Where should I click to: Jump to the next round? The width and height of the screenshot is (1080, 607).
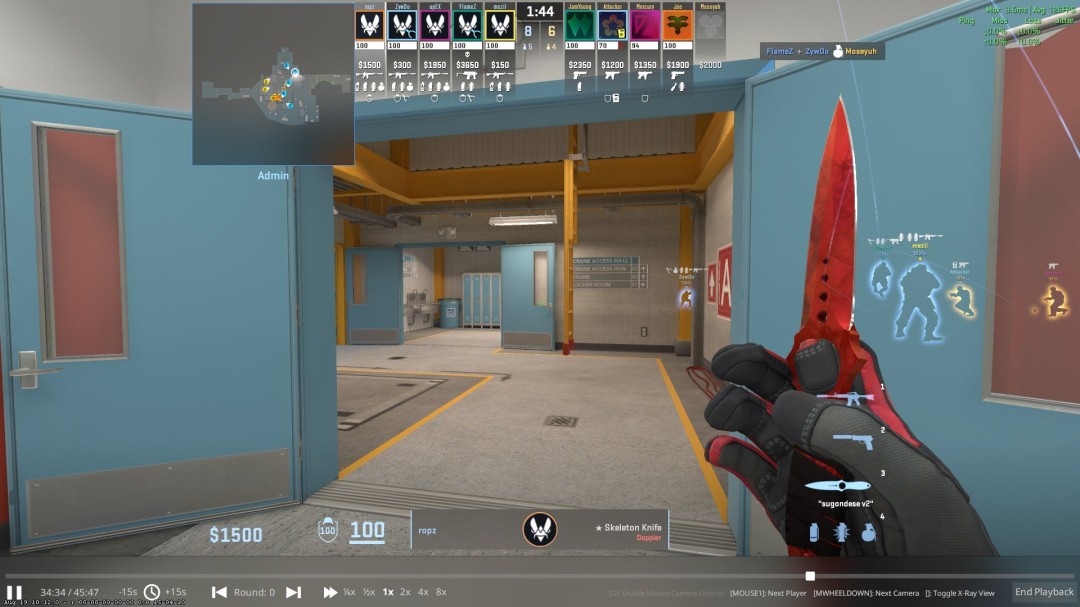293,592
